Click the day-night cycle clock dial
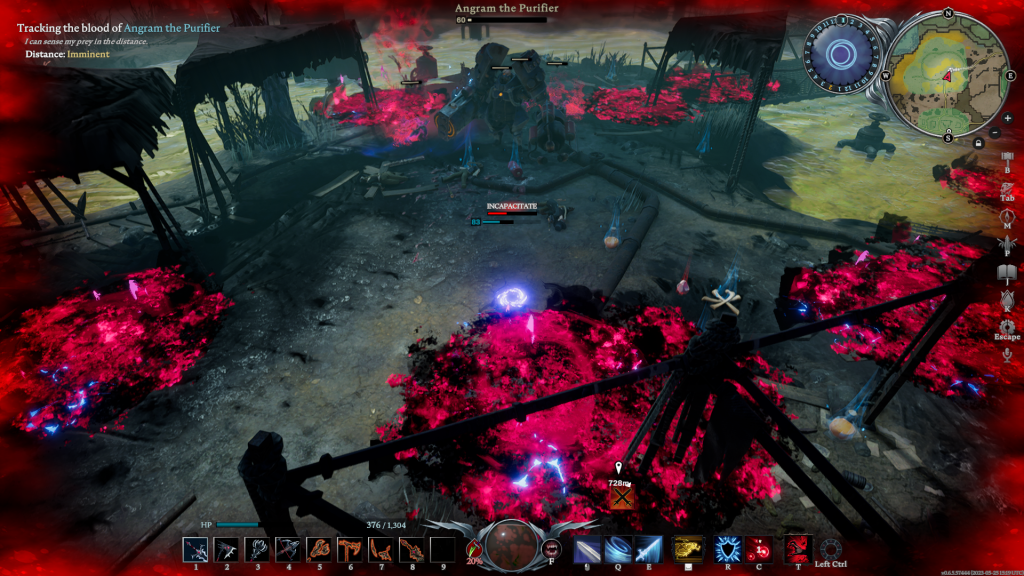Screen dimensions: 1024x576 [x=841, y=53]
